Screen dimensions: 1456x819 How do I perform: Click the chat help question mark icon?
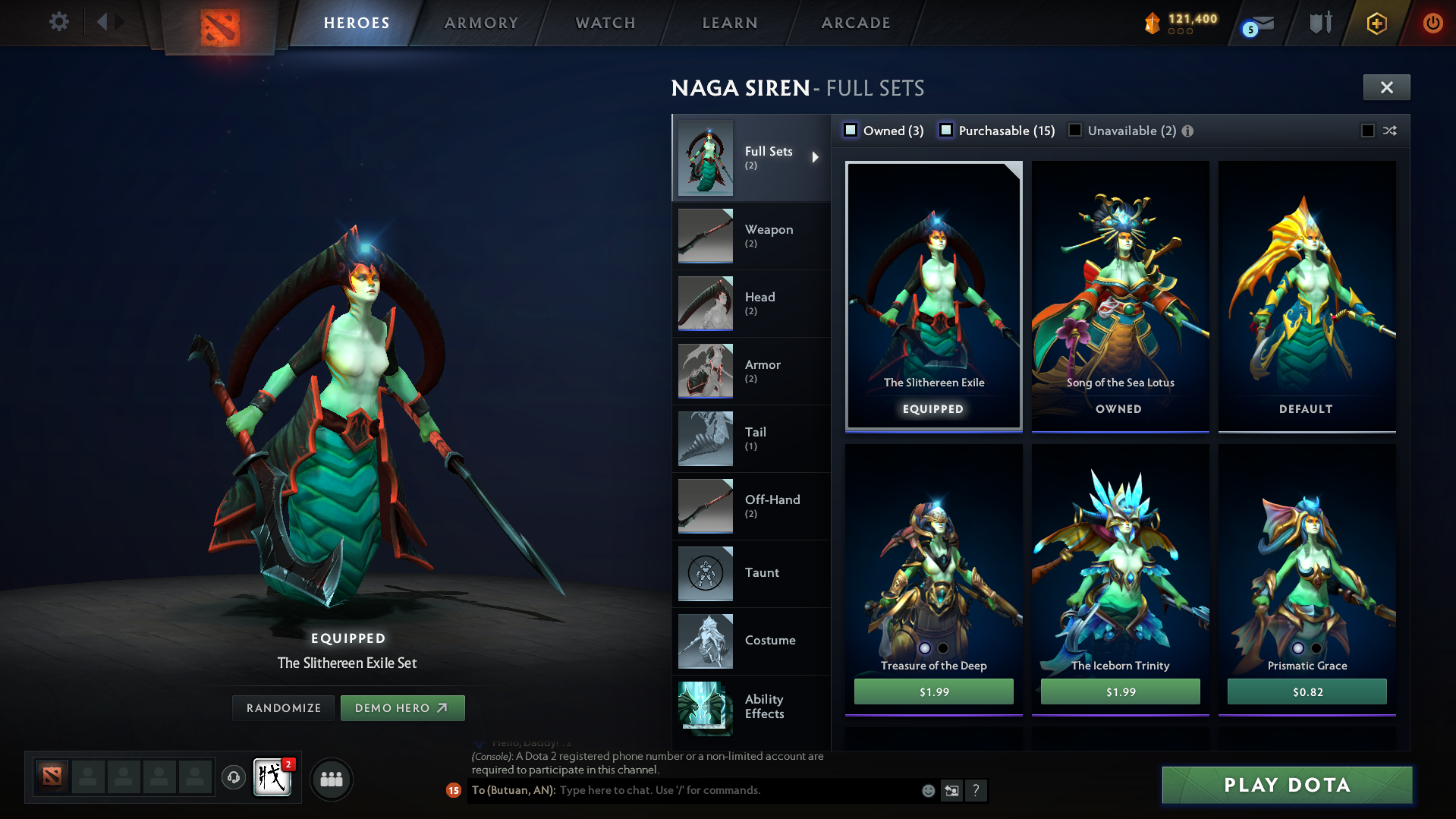976,790
